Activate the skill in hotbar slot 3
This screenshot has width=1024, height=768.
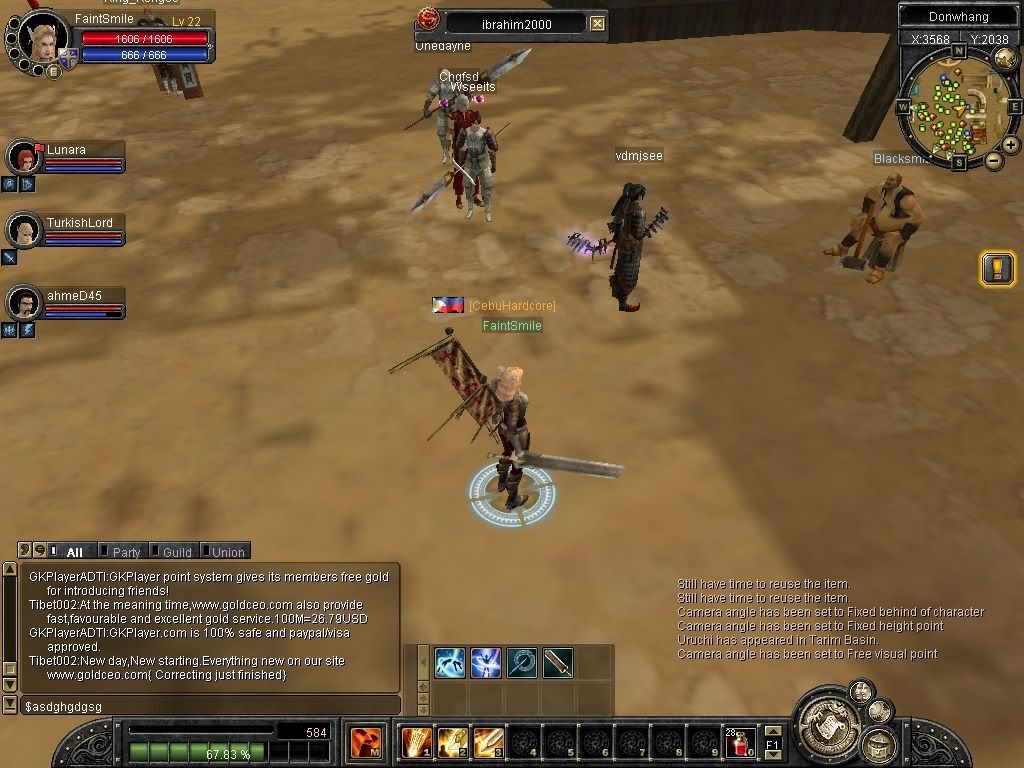pos(488,743)
